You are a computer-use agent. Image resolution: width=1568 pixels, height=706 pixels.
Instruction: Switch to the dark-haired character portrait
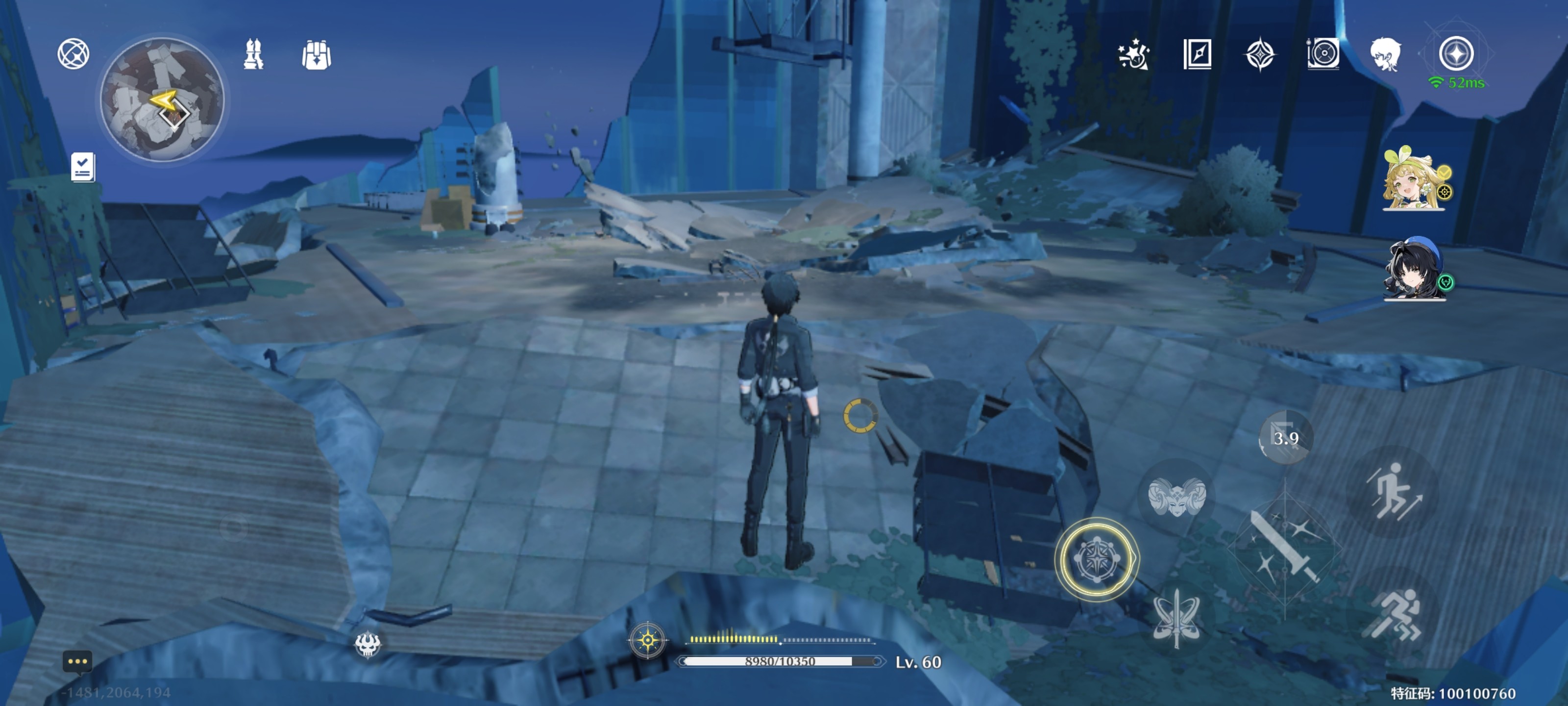(1414, 270)
